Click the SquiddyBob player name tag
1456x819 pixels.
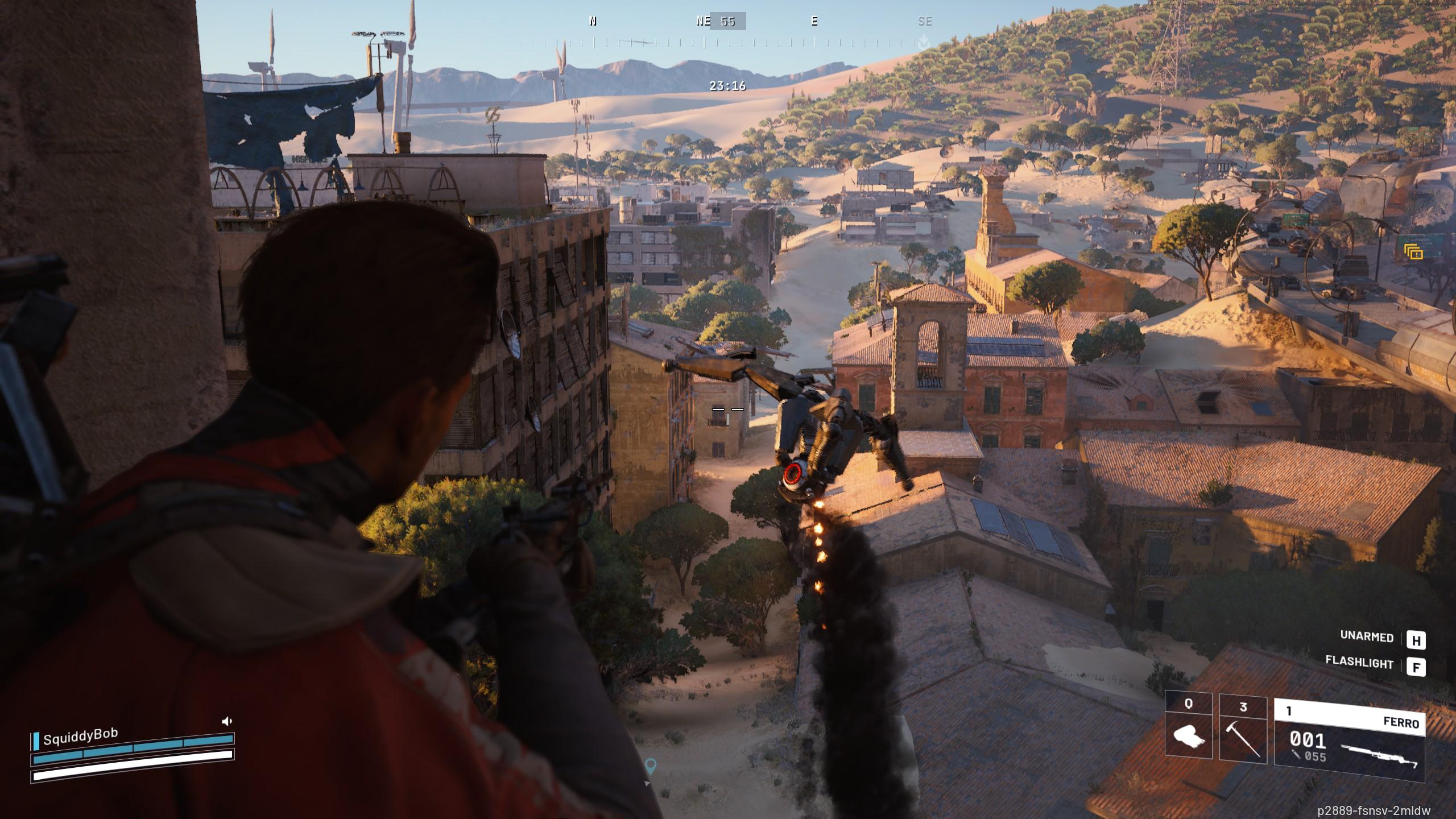coord(80,737)
